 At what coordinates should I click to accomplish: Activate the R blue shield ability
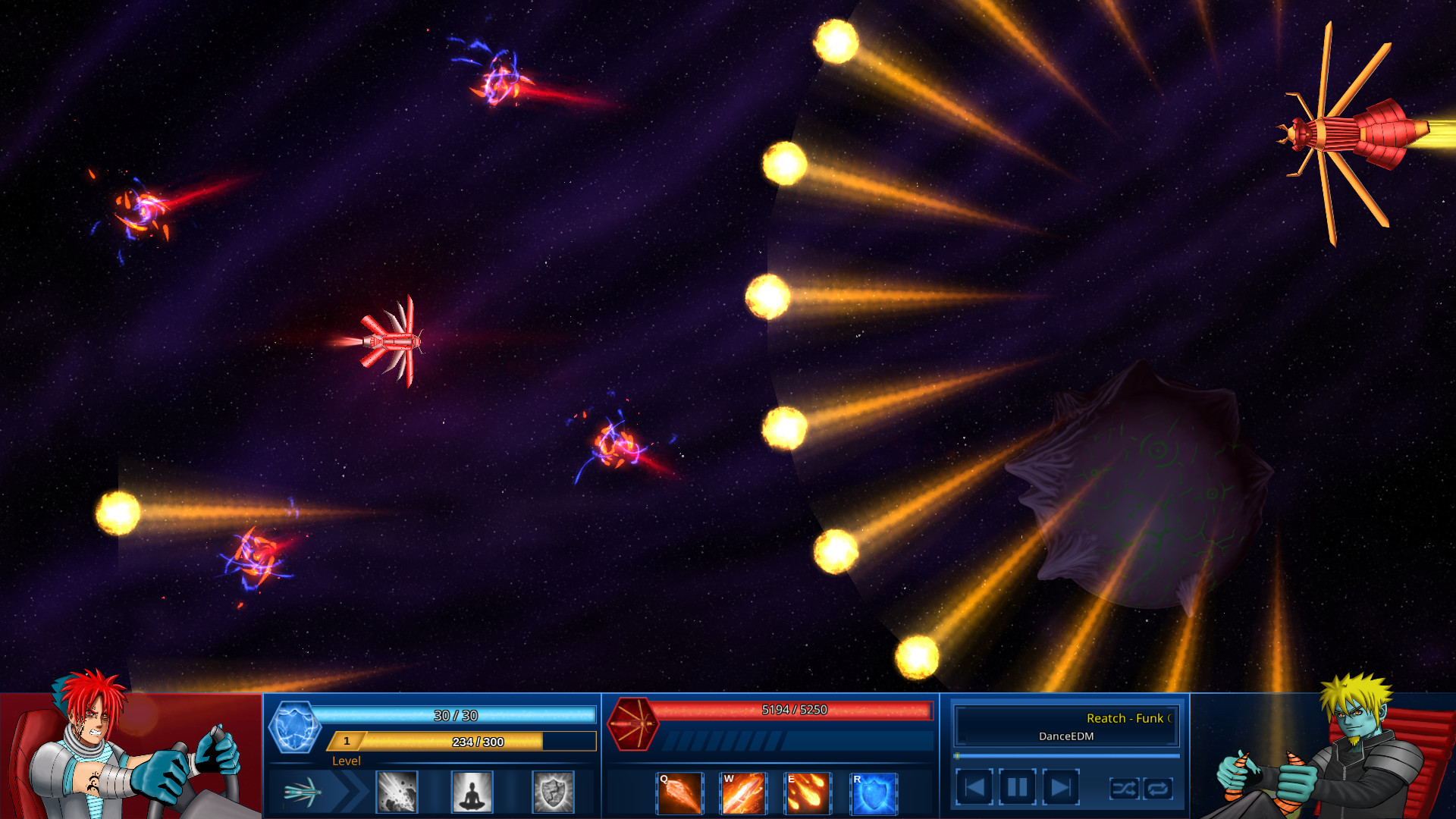[872, 793]
